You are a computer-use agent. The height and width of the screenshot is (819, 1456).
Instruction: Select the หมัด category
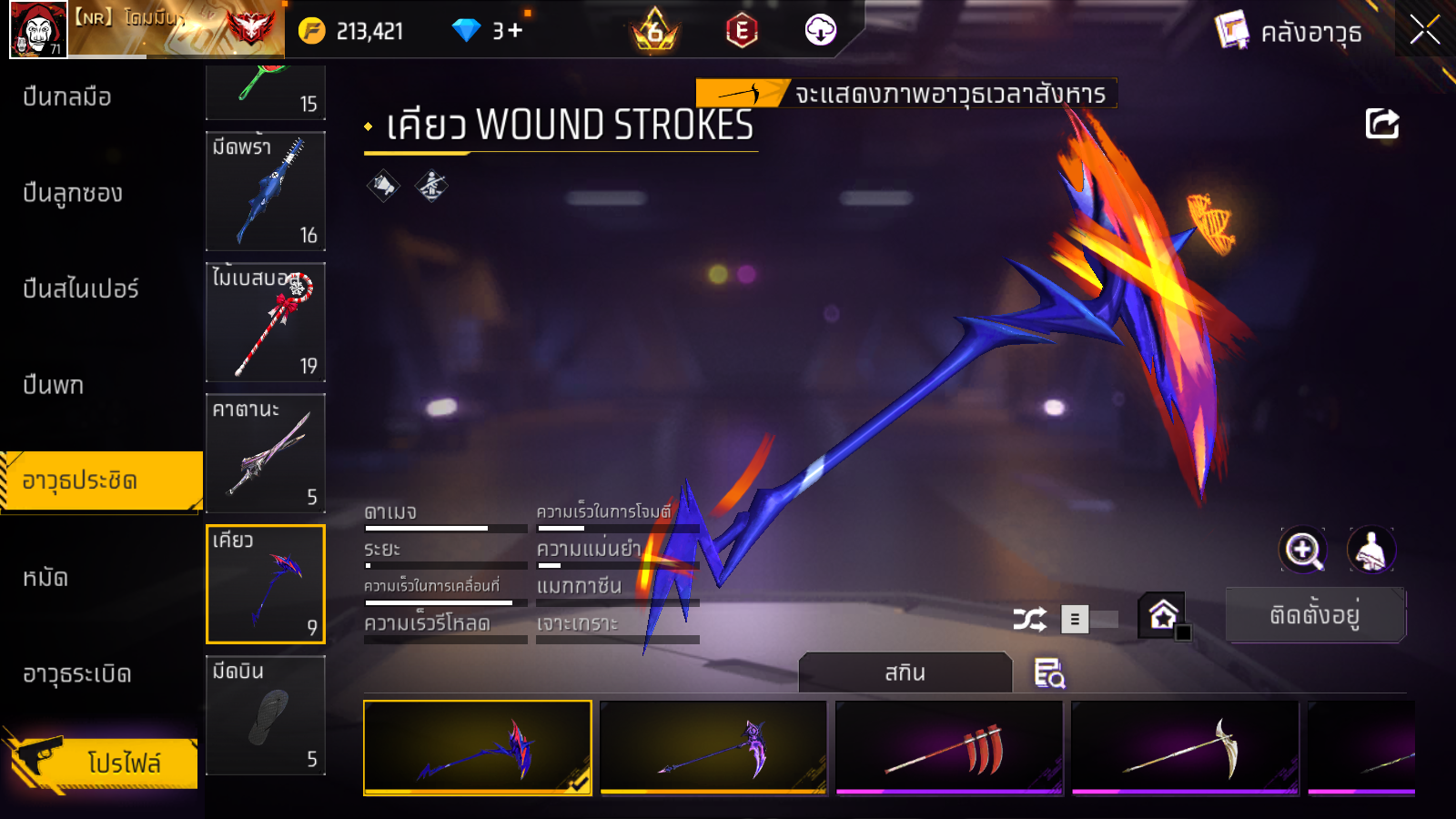tap(45, 577)
